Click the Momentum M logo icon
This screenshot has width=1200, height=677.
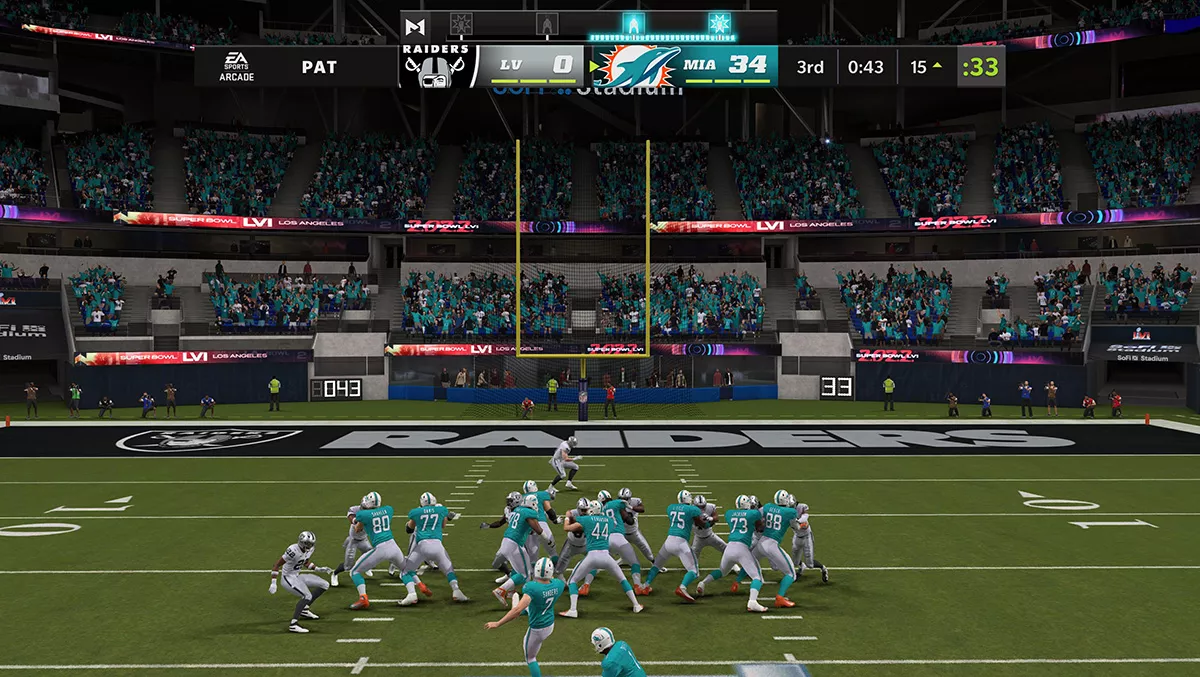[x=417, y=24]
